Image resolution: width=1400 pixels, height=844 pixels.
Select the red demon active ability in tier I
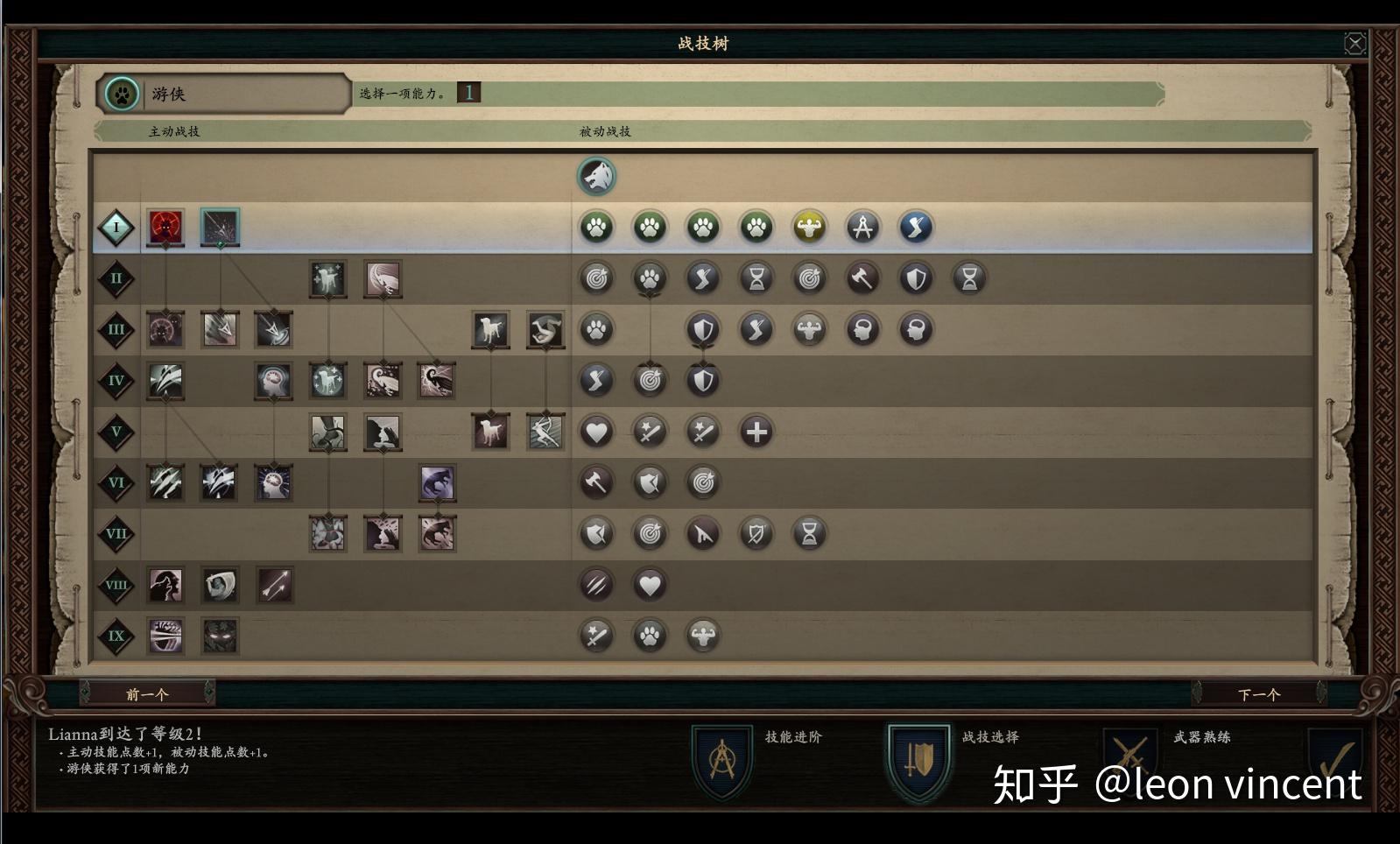165,227
